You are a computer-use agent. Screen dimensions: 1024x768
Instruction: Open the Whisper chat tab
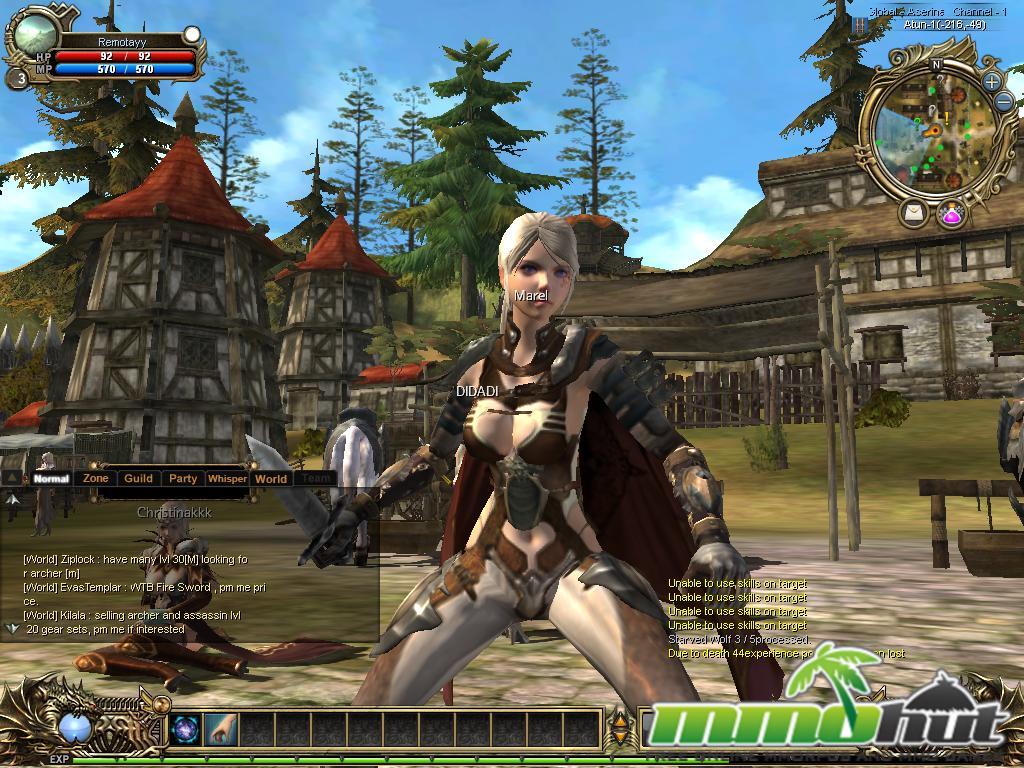click(x=227, y=479)
